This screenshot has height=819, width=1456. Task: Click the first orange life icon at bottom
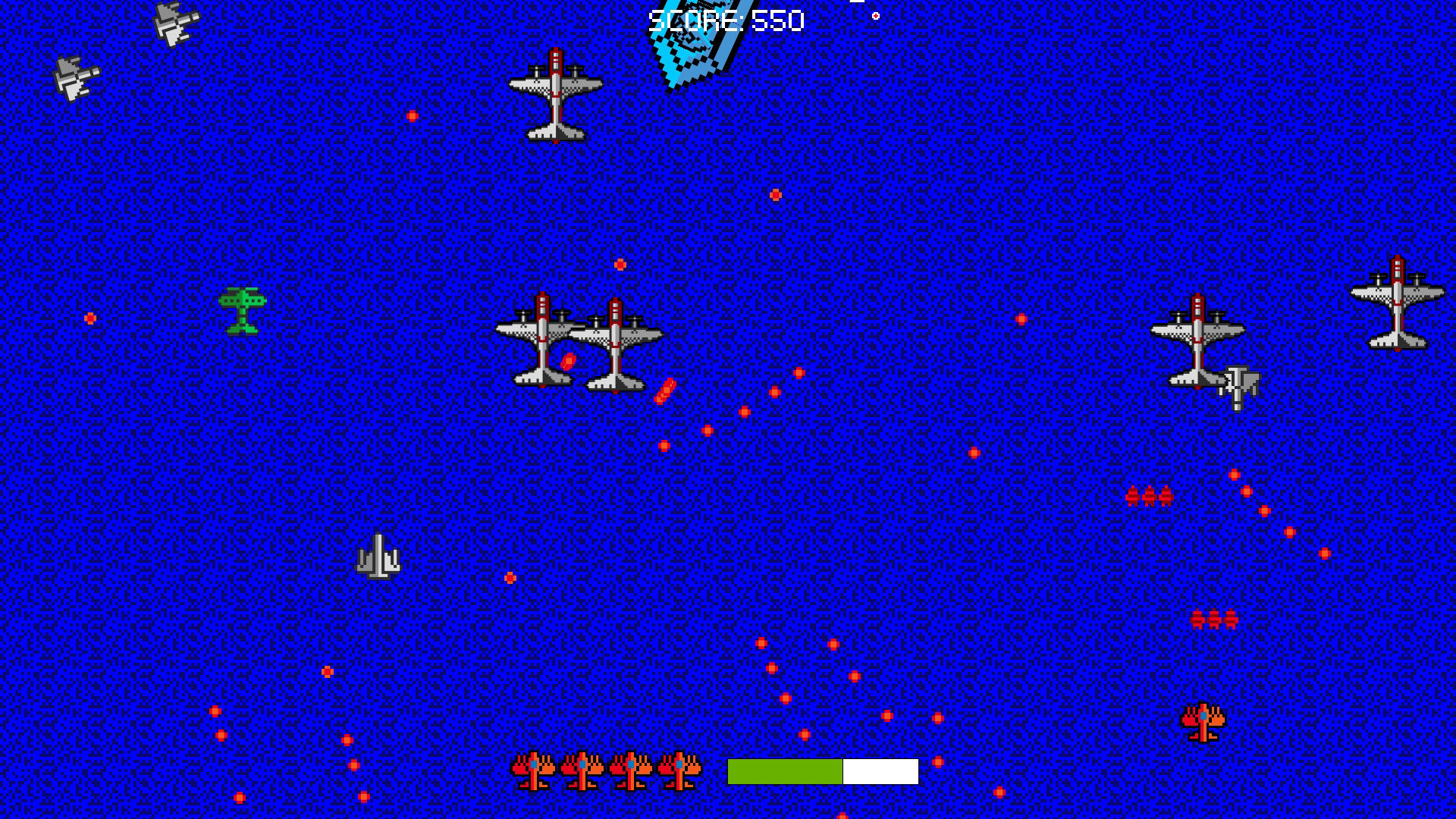coord(535,767)
